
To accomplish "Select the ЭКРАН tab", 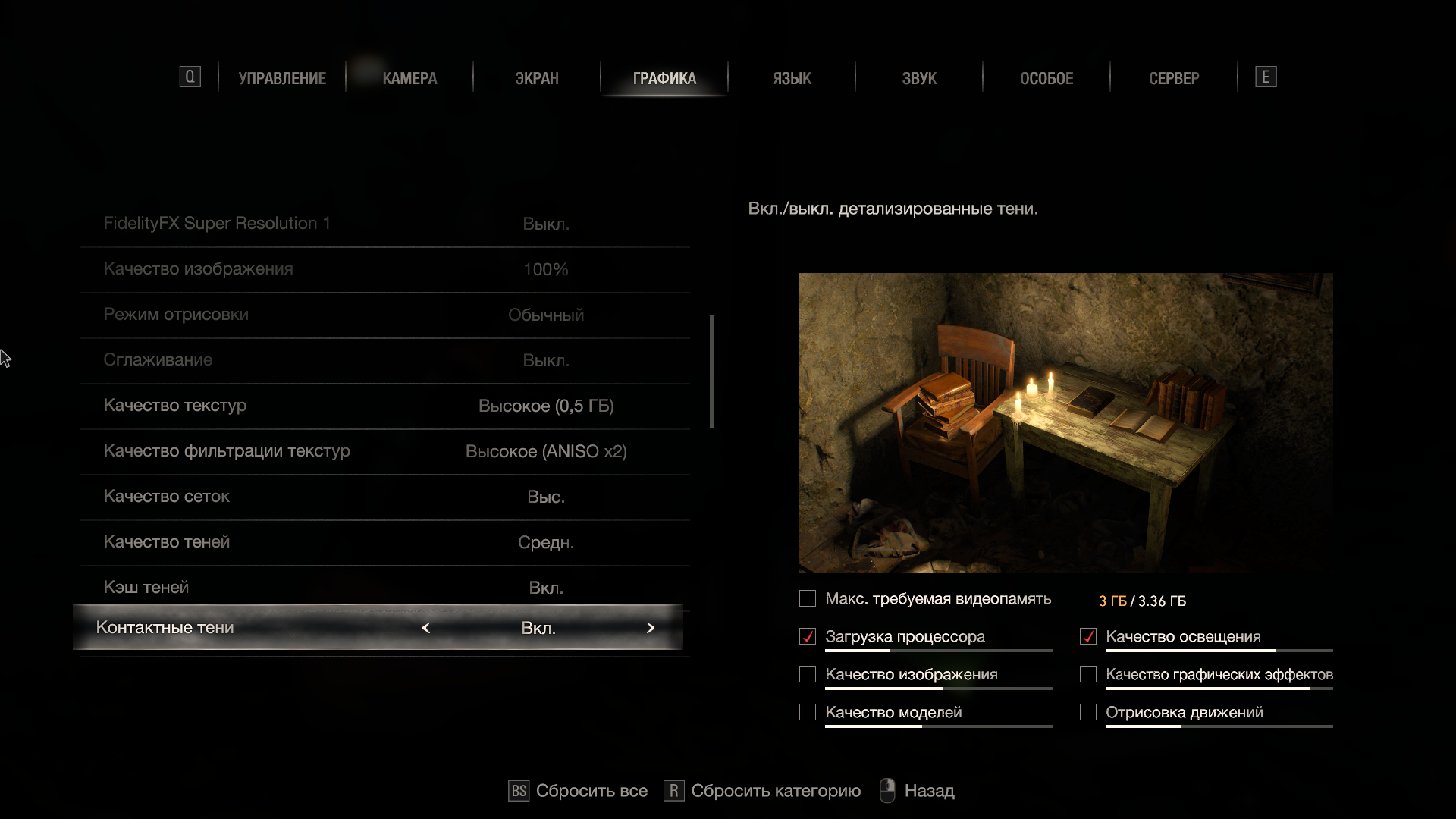I will click(537, 78).
